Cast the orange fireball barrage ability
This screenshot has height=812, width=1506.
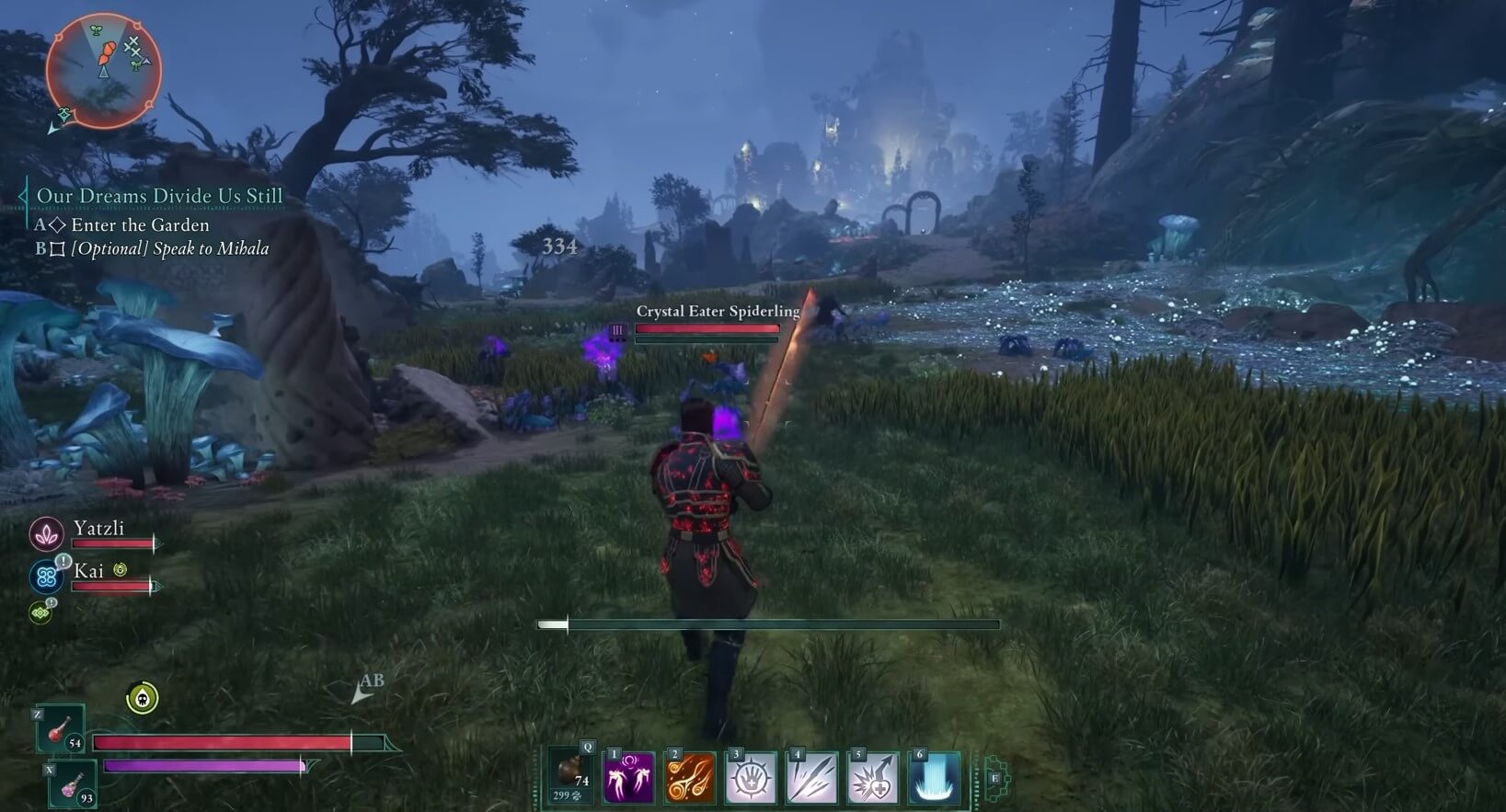click(690, 777)
